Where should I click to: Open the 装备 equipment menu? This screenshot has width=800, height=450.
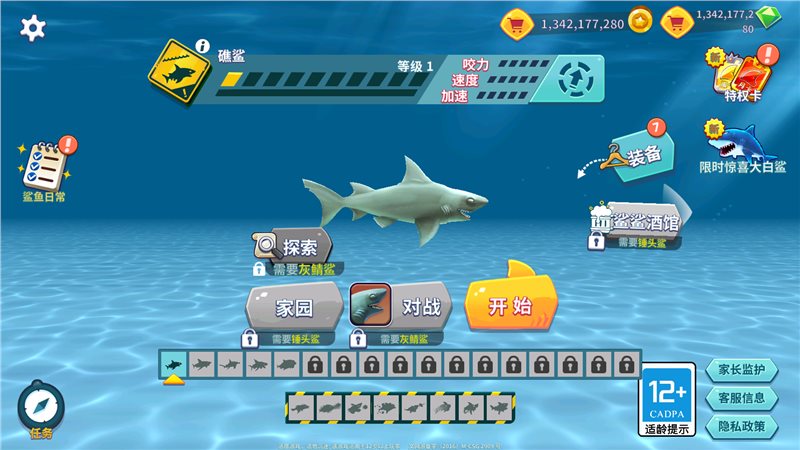[x=636, y=156]
